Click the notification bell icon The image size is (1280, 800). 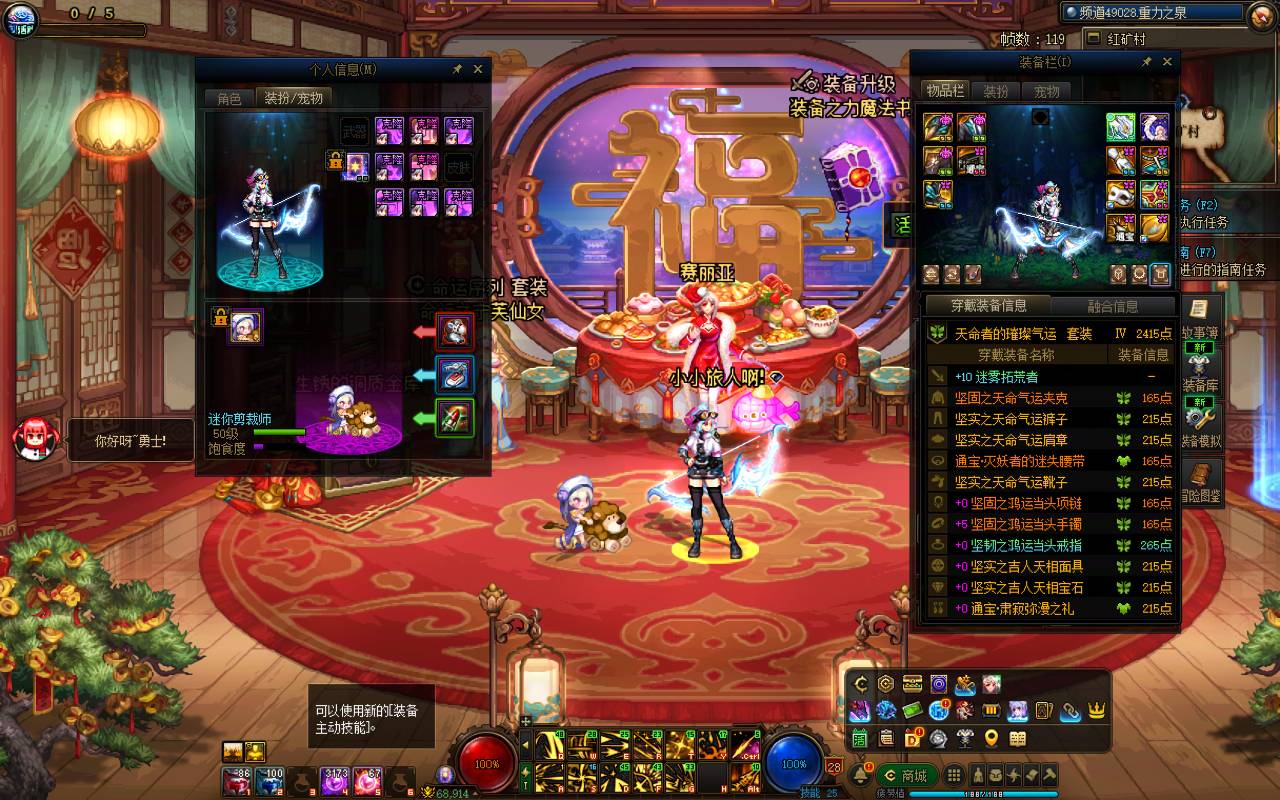click(x=860, y=775)
